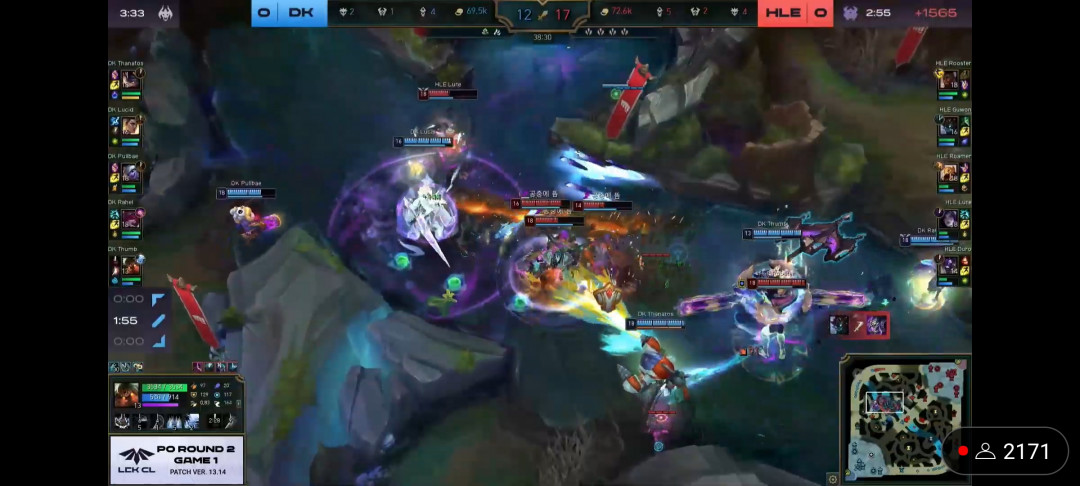Select HLE Rooster player portrait

[x=950, y=82]
